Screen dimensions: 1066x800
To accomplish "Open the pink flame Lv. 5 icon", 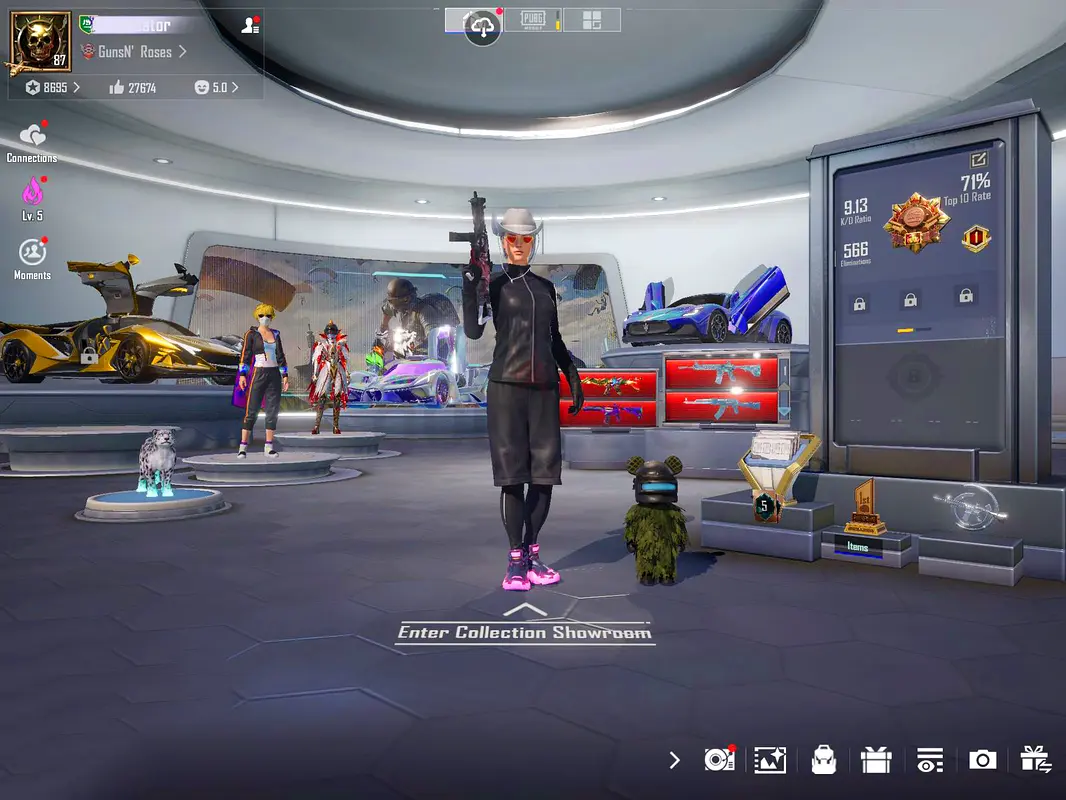I will click(x=32, y=191).
